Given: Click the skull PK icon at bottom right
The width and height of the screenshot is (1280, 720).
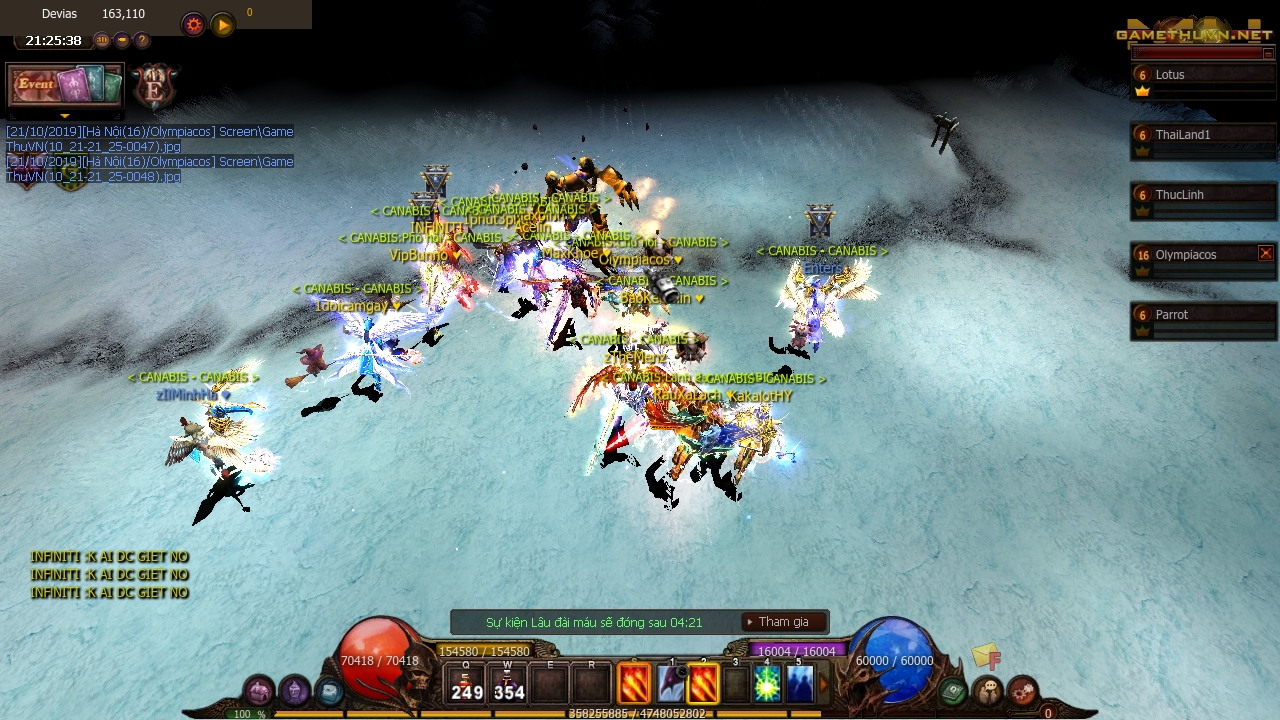Looking at the screenshot, I should click(1021, 688).
